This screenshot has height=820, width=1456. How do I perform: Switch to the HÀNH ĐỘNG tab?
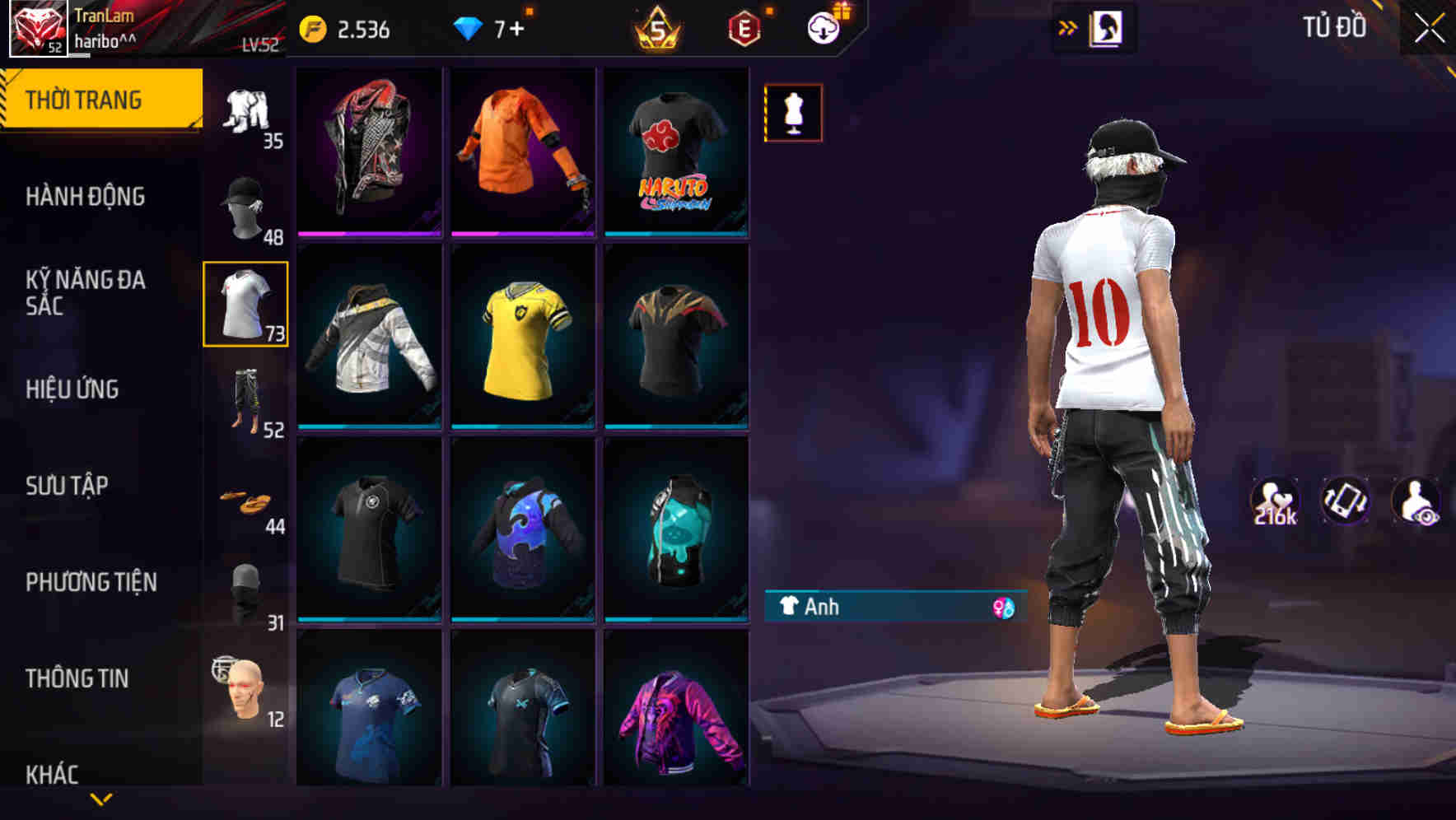[x=86, y=198]
